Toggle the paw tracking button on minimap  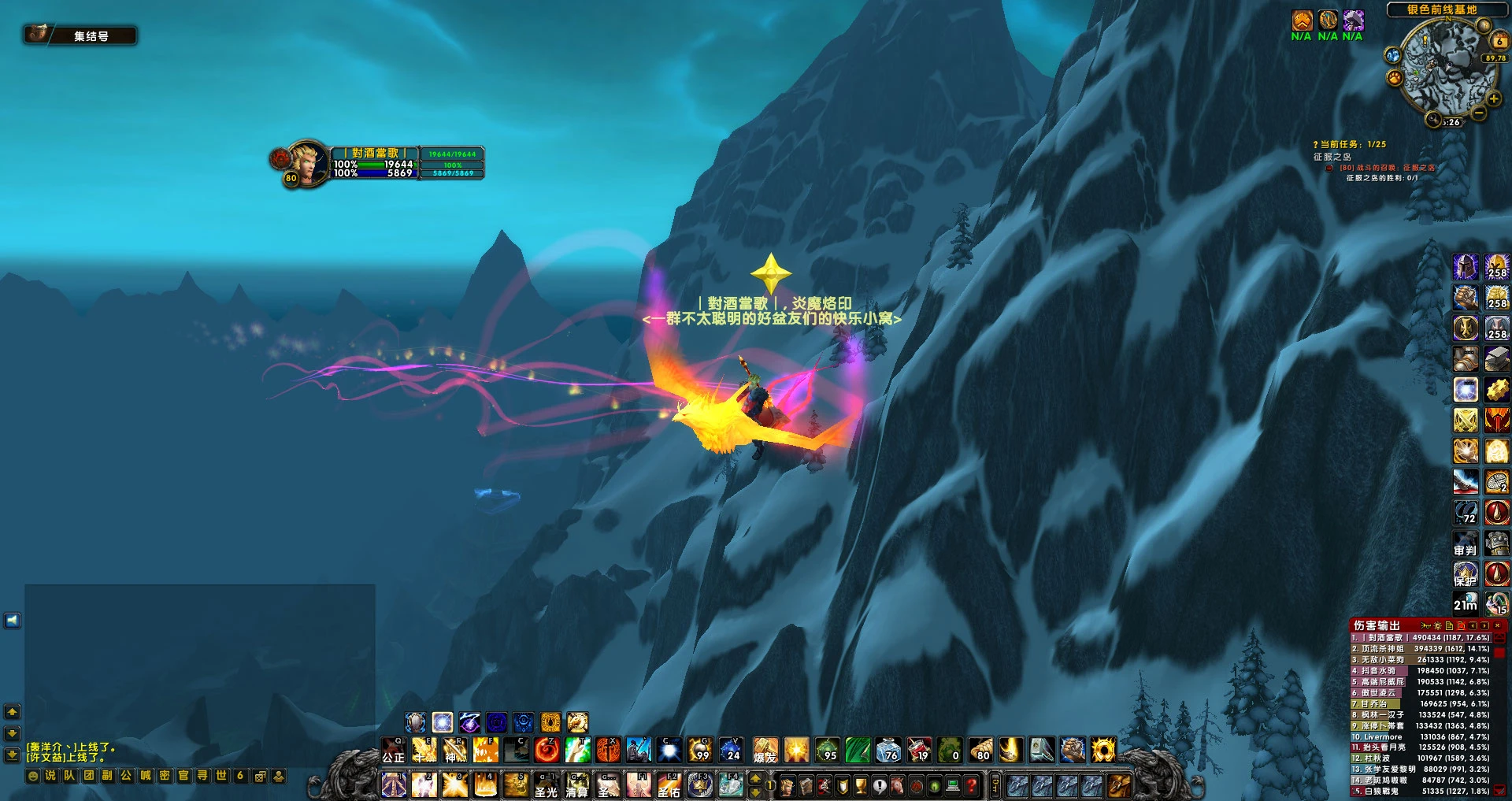[1395, 77]
